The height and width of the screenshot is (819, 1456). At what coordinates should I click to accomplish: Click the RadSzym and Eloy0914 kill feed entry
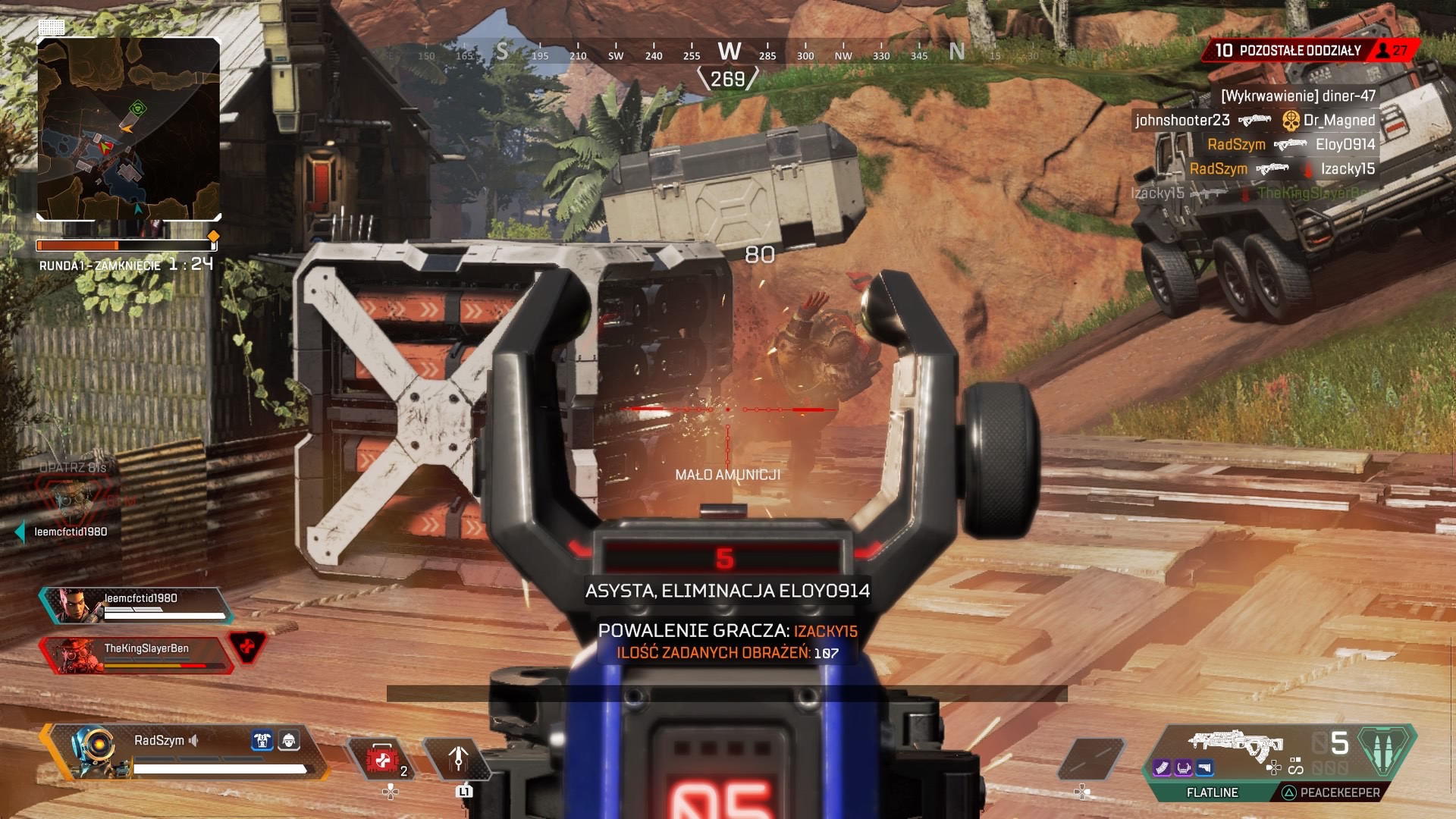1291,145
